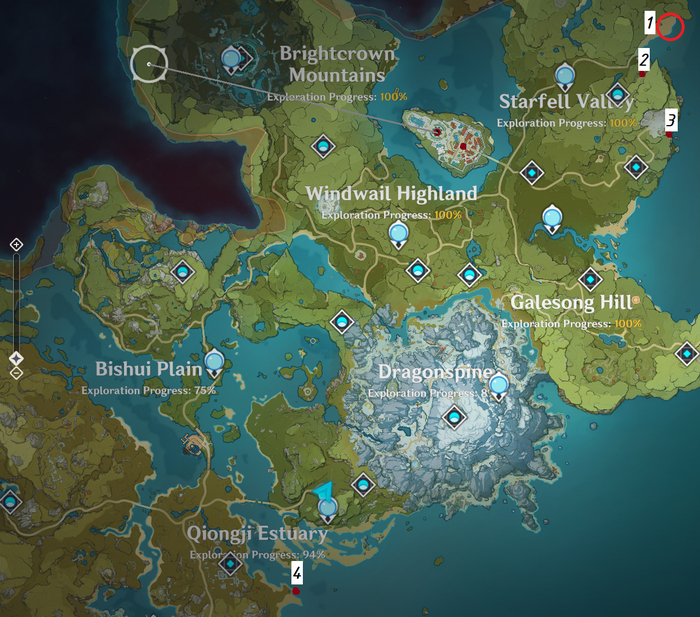Select the teleport waypoint above Bishui Plain label
Viewport: 700px width, 617px height.
[182, 271]
